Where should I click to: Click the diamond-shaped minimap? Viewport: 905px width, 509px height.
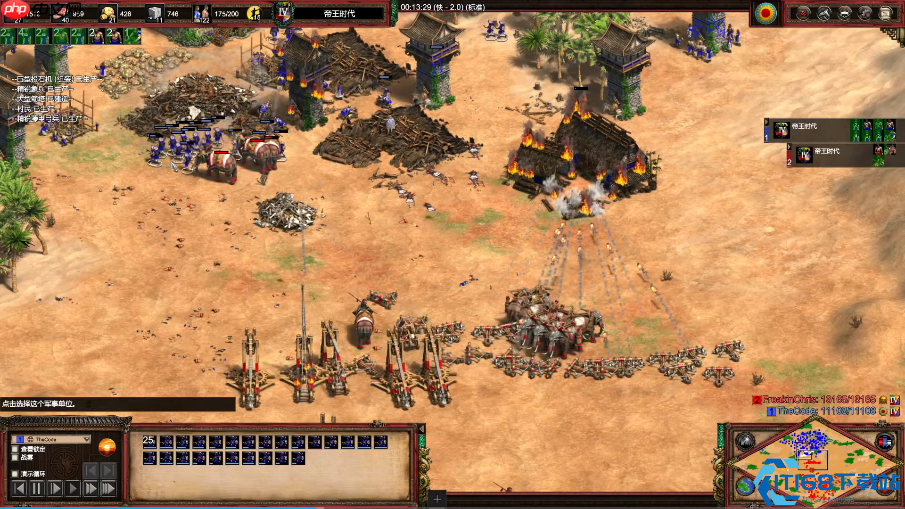812,464
